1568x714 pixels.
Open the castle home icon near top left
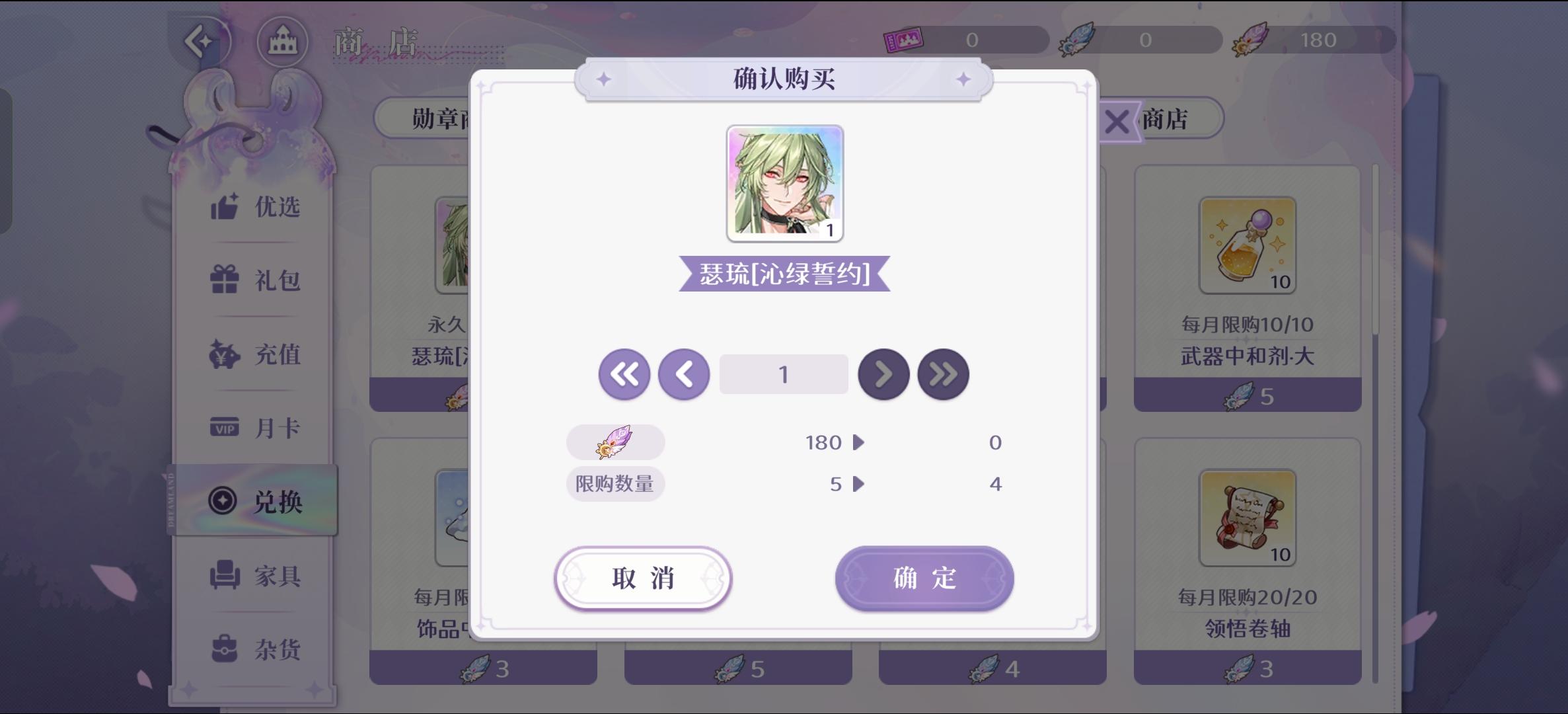(283, 41)
